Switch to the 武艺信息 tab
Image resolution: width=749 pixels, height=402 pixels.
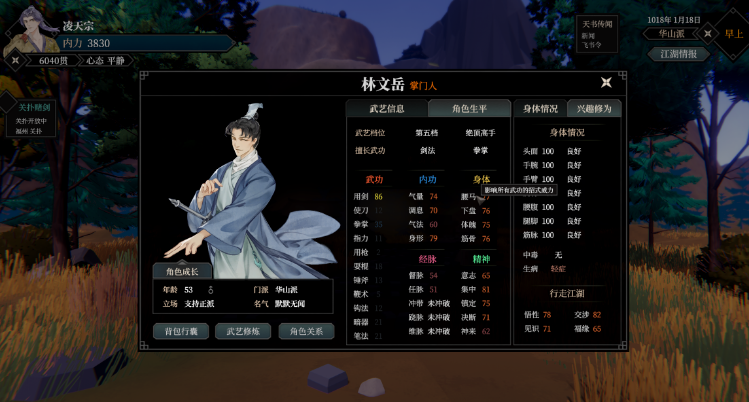[x=386, y=109]
